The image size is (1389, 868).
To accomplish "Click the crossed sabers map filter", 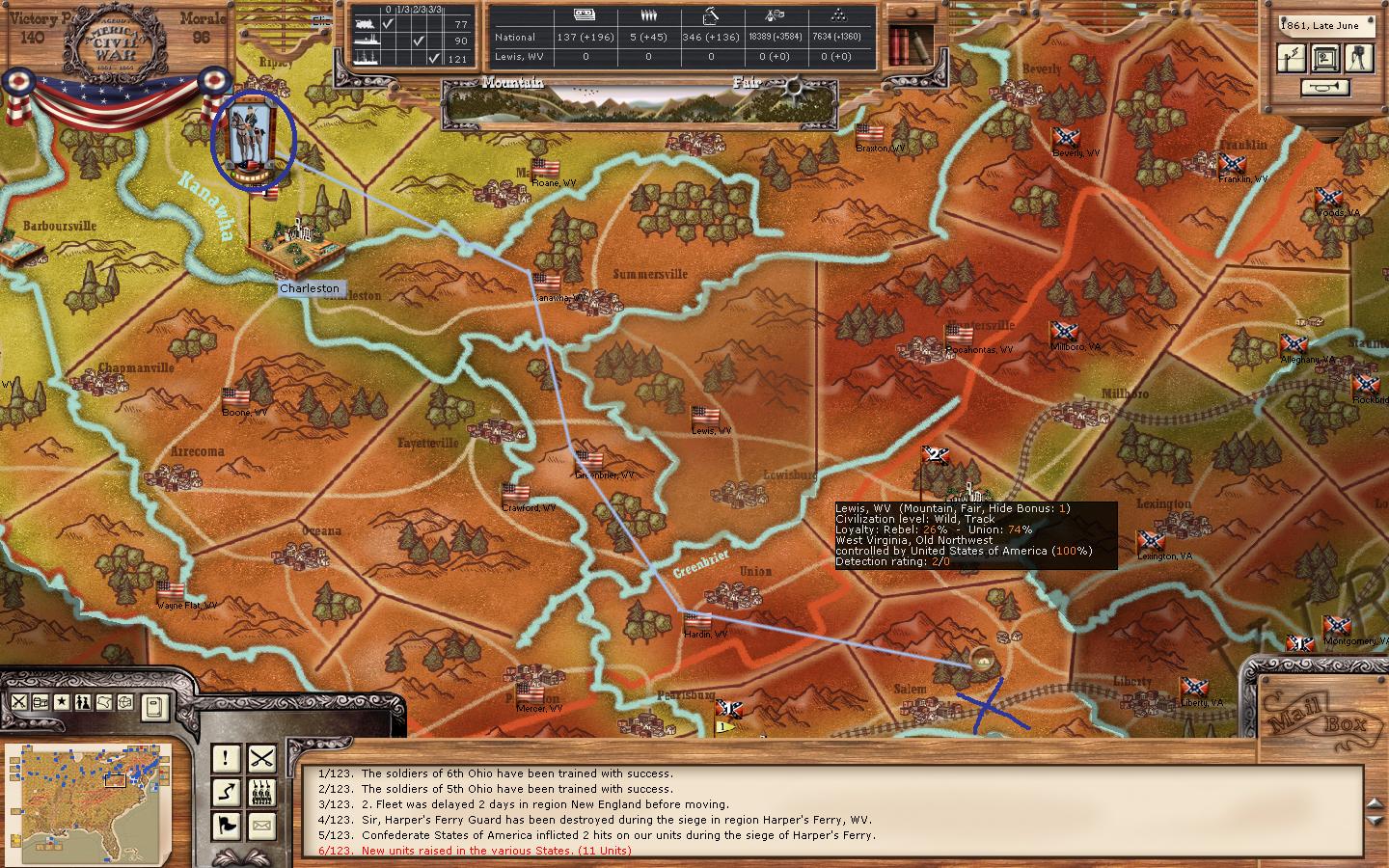I will click(x=19, y=702).
